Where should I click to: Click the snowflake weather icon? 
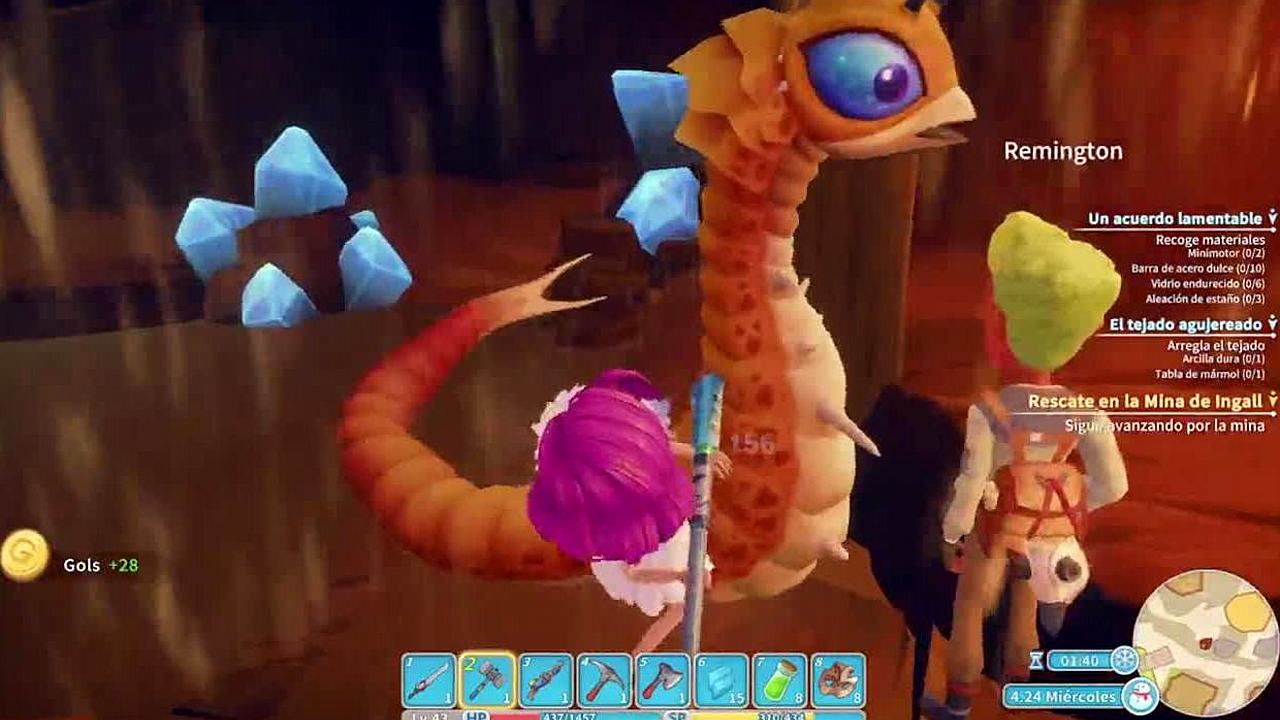(x=1125, y=660)
